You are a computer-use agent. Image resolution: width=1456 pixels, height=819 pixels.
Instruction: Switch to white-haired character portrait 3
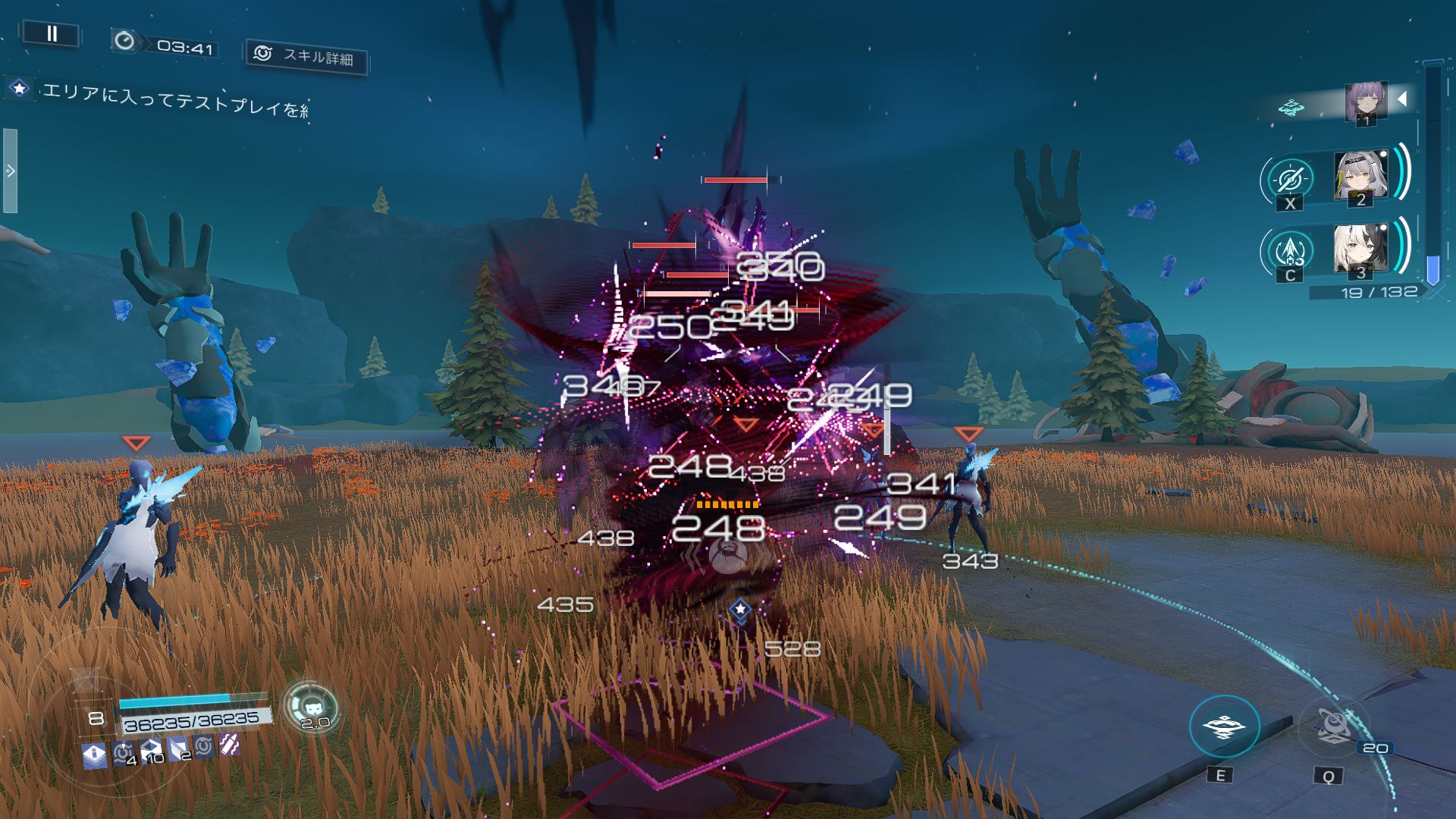(x=1360, y=249)
